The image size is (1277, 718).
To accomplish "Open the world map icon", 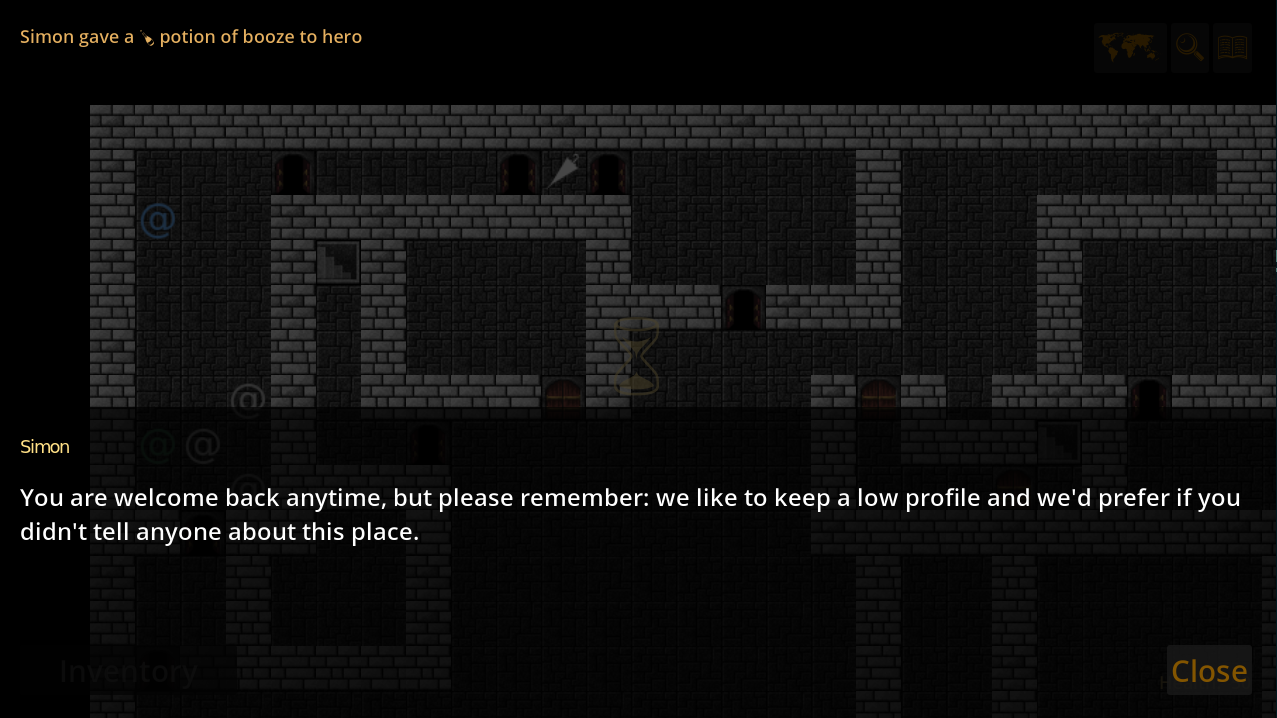I will [x=1129, y=47].
